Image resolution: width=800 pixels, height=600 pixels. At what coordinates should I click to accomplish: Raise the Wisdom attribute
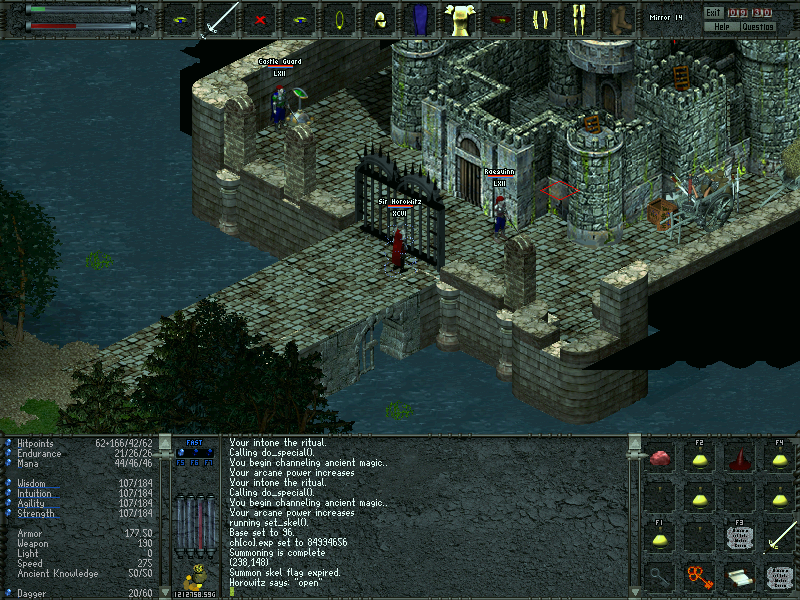(x=7, y=484)
